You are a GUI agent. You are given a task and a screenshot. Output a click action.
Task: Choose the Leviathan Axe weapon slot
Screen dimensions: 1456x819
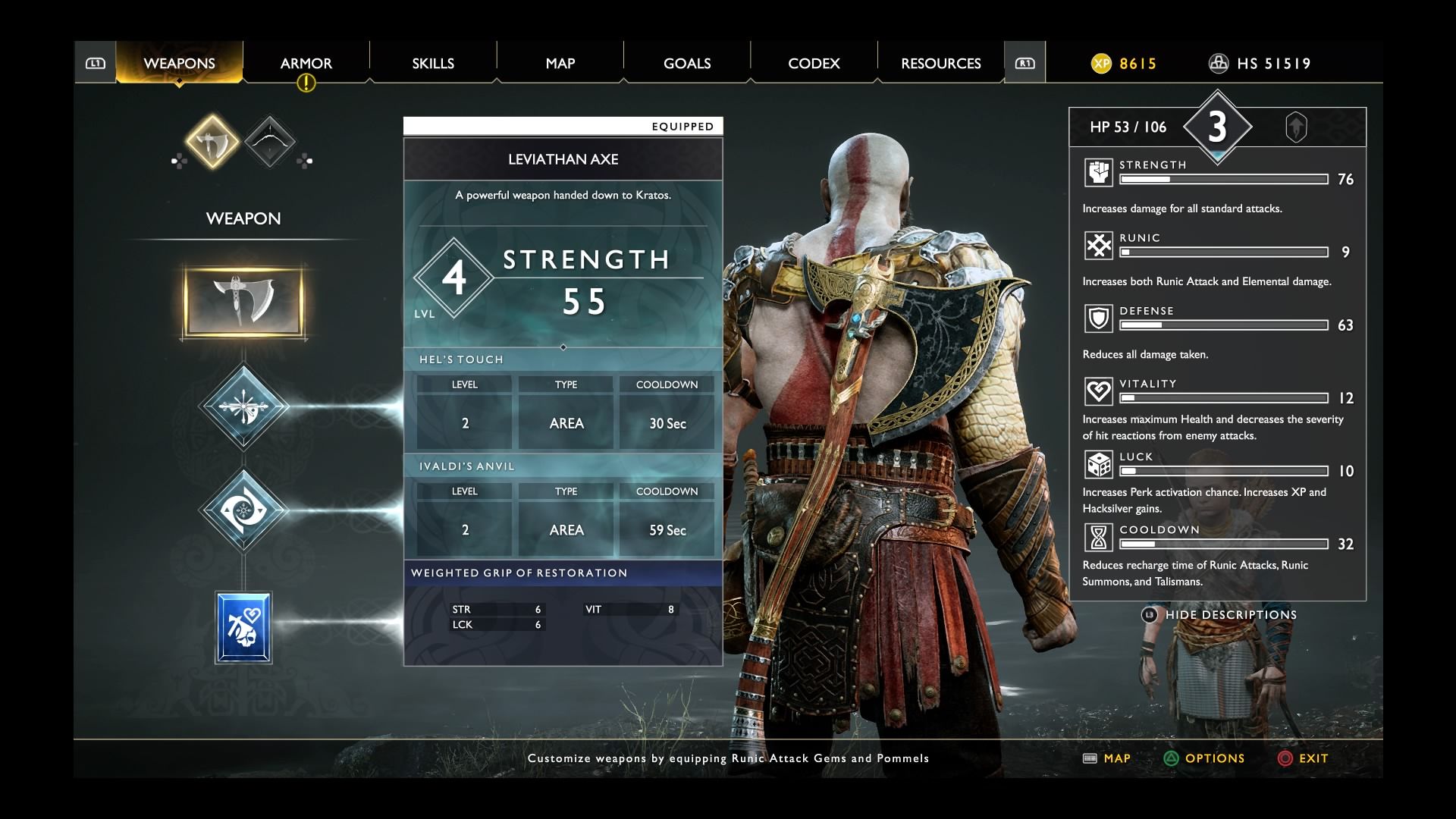243,301
